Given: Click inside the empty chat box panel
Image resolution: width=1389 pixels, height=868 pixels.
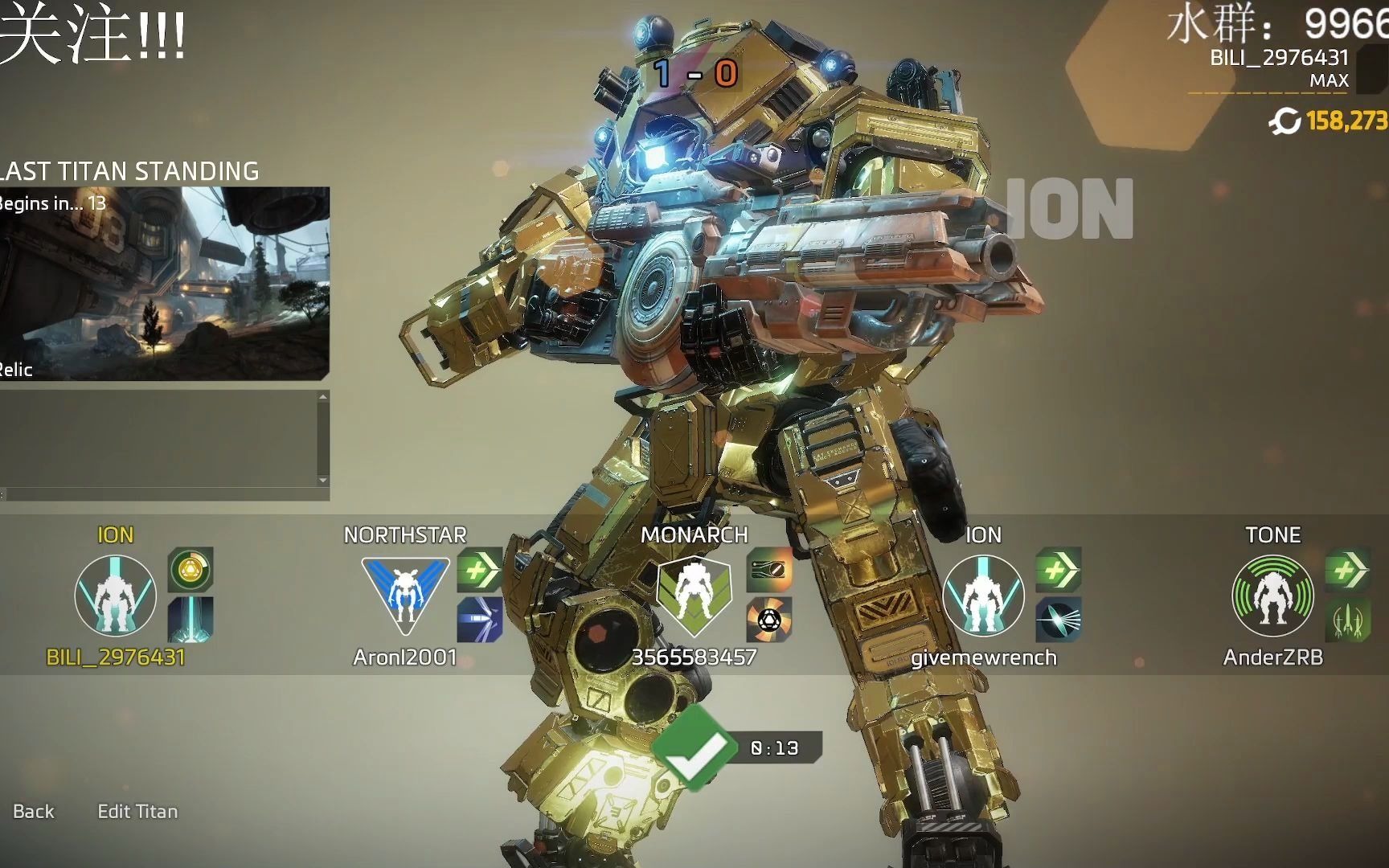Looking at the screenshot, I should 159,439.
